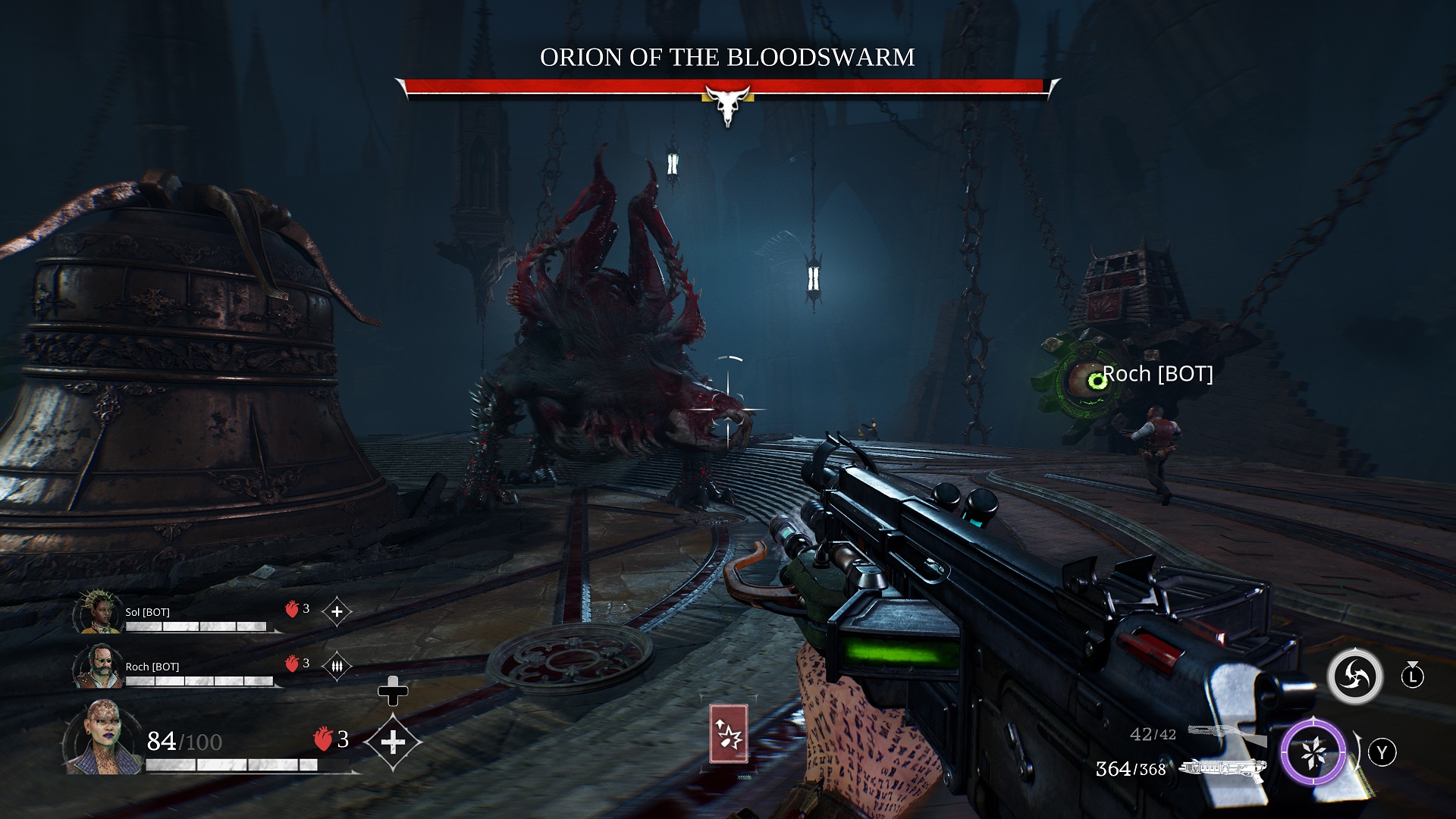The width and height of the screenshot is (1456, 819).
Task: Click Sol's healing item diamond icon
Action: click(337, 611)
